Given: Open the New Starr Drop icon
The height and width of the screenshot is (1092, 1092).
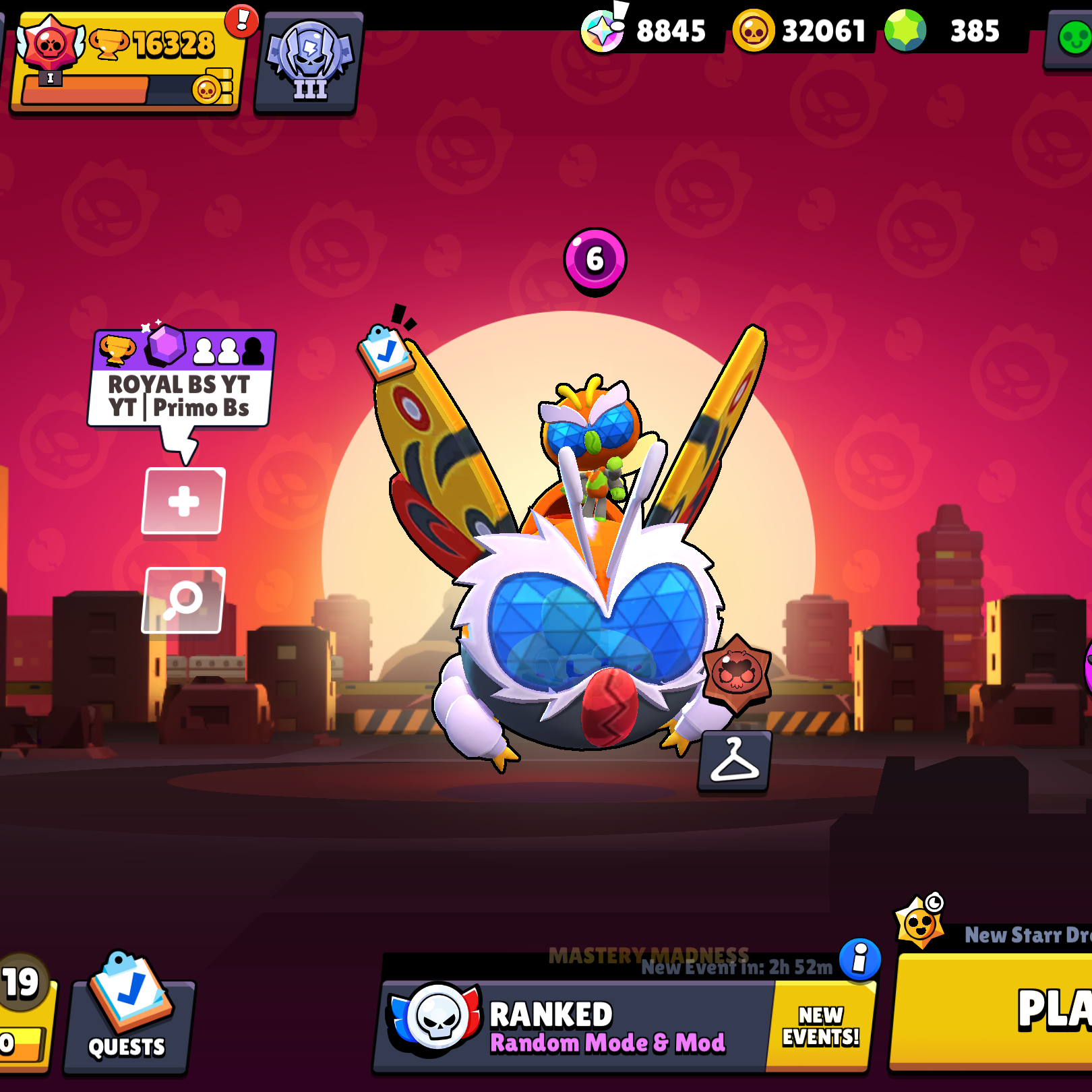Looking at the screenshot, I should pos(919,922).
